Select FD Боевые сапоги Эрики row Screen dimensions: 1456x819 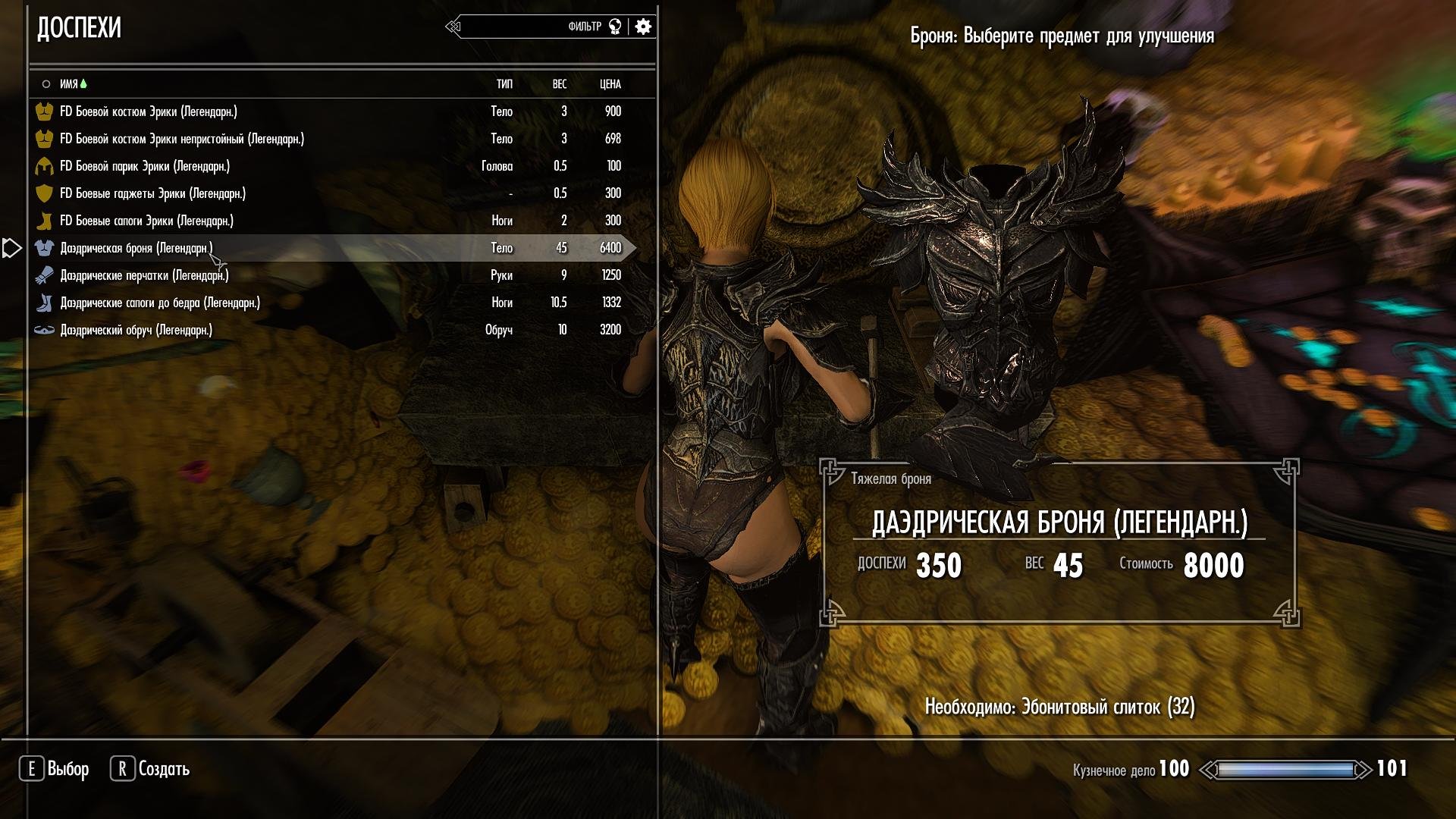click(146, 221)
